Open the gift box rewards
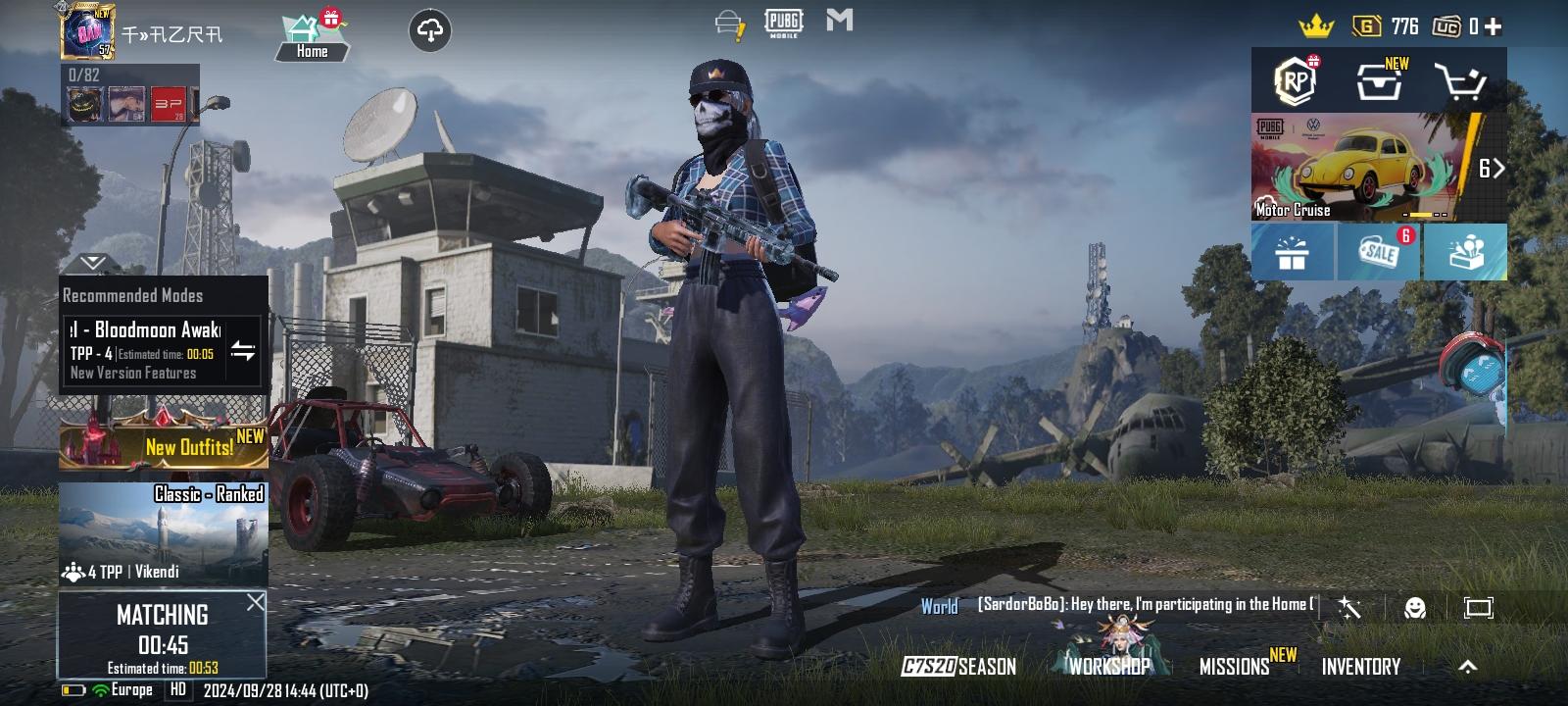The height and width of the screenshot is (706, 1568). click(1293, 253)
